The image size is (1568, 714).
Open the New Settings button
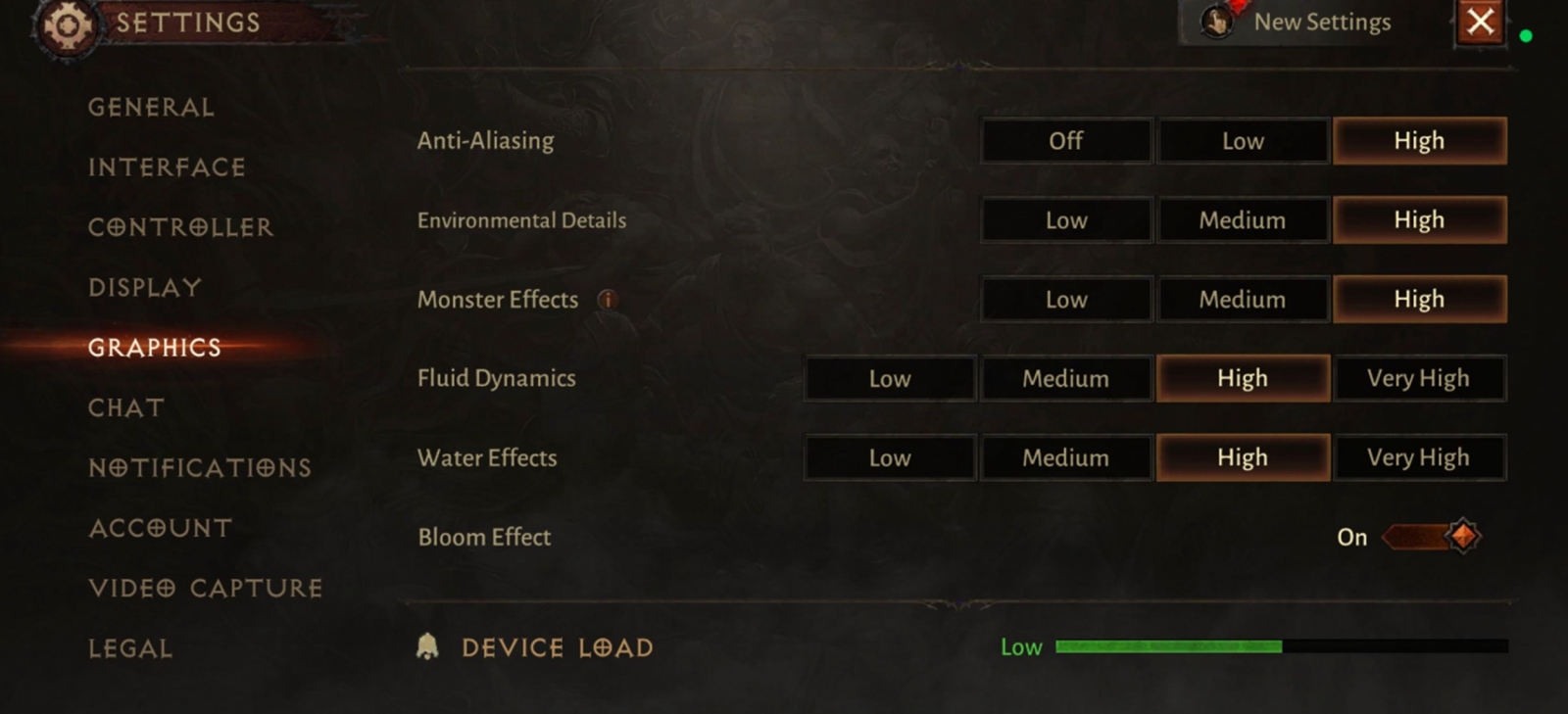(1301, 22)
